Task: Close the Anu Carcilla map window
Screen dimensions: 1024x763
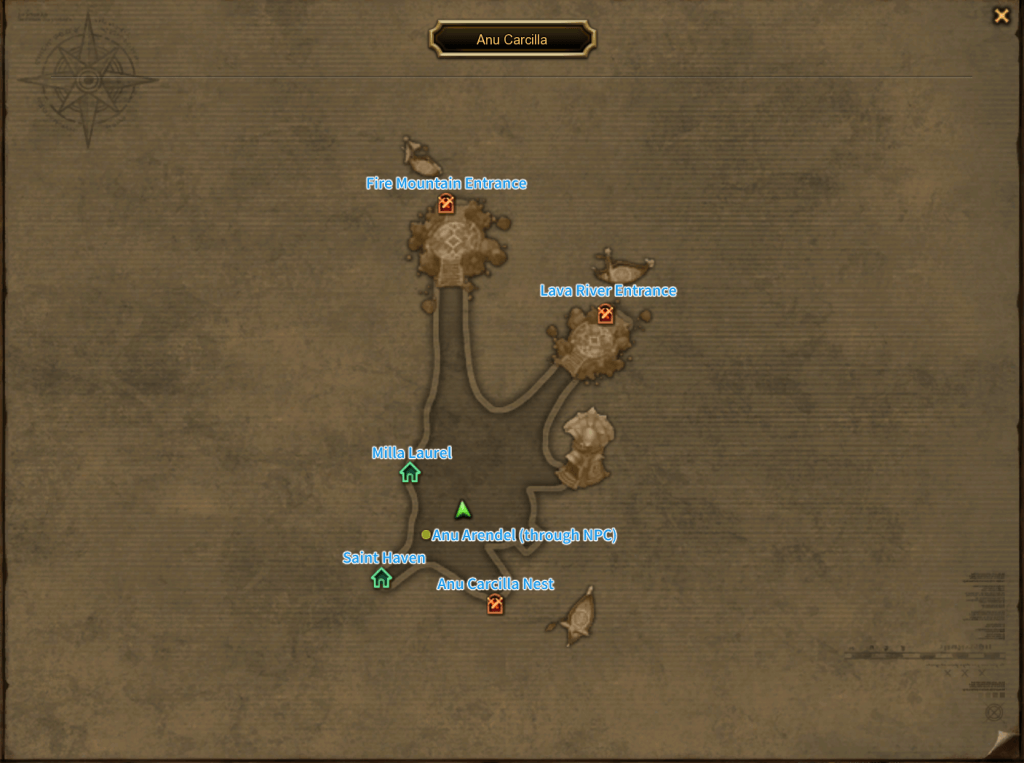Action: coord(1000,16)
